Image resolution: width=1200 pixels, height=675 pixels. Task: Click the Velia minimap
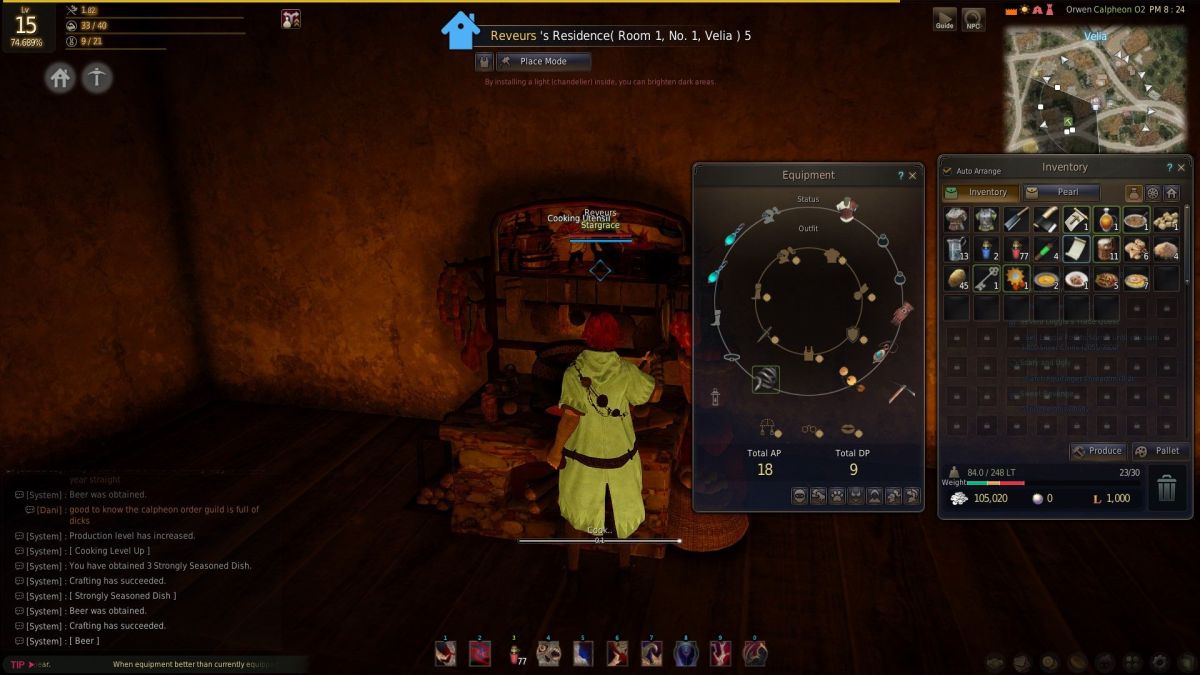point(1095,90)
